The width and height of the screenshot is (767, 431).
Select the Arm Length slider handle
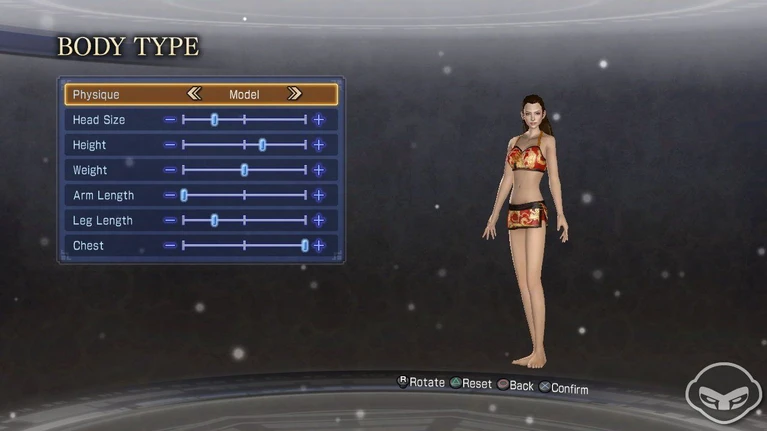pos(184,195)
